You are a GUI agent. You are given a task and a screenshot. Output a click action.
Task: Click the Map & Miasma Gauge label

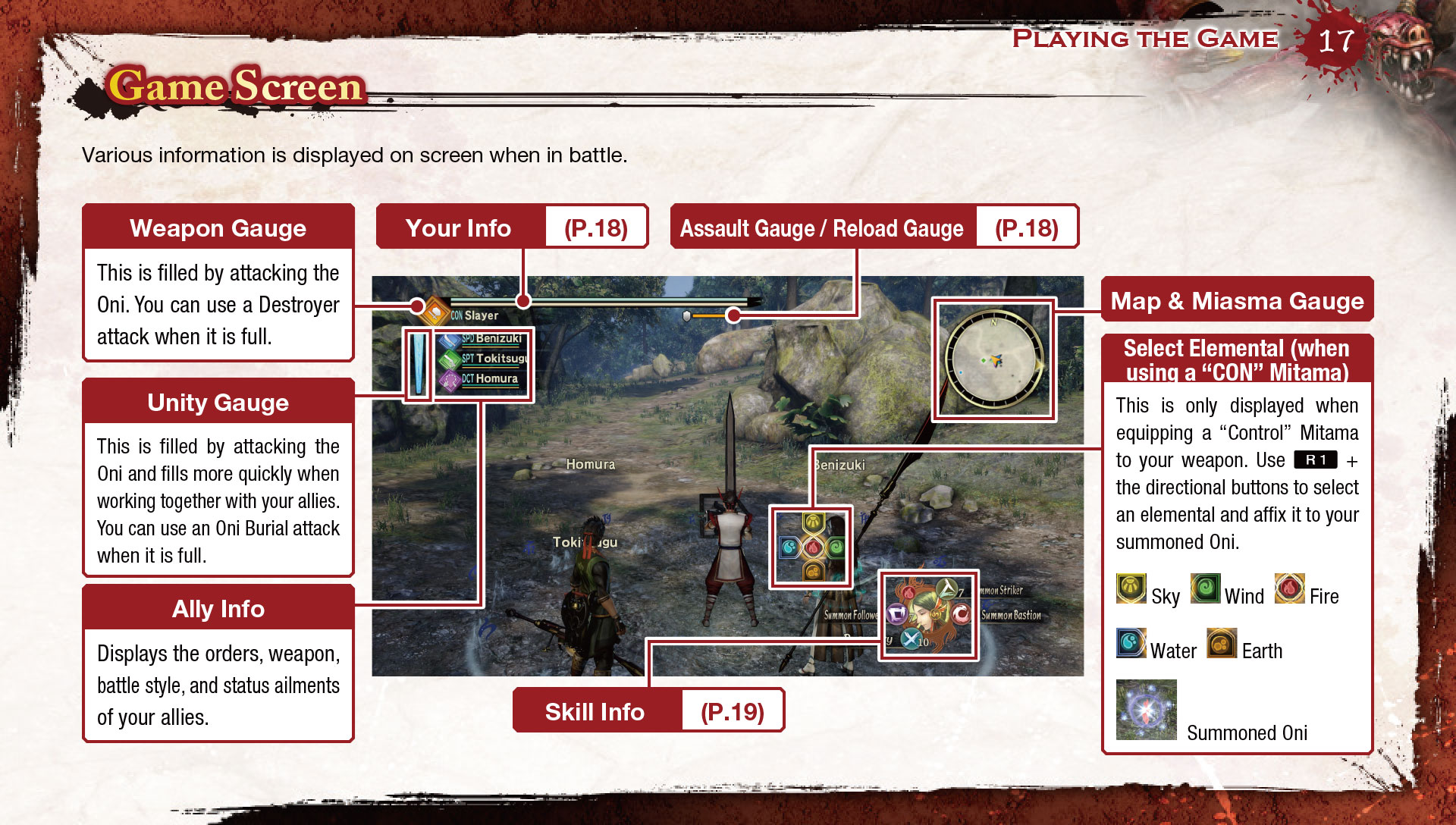(x=1237, y=300)
